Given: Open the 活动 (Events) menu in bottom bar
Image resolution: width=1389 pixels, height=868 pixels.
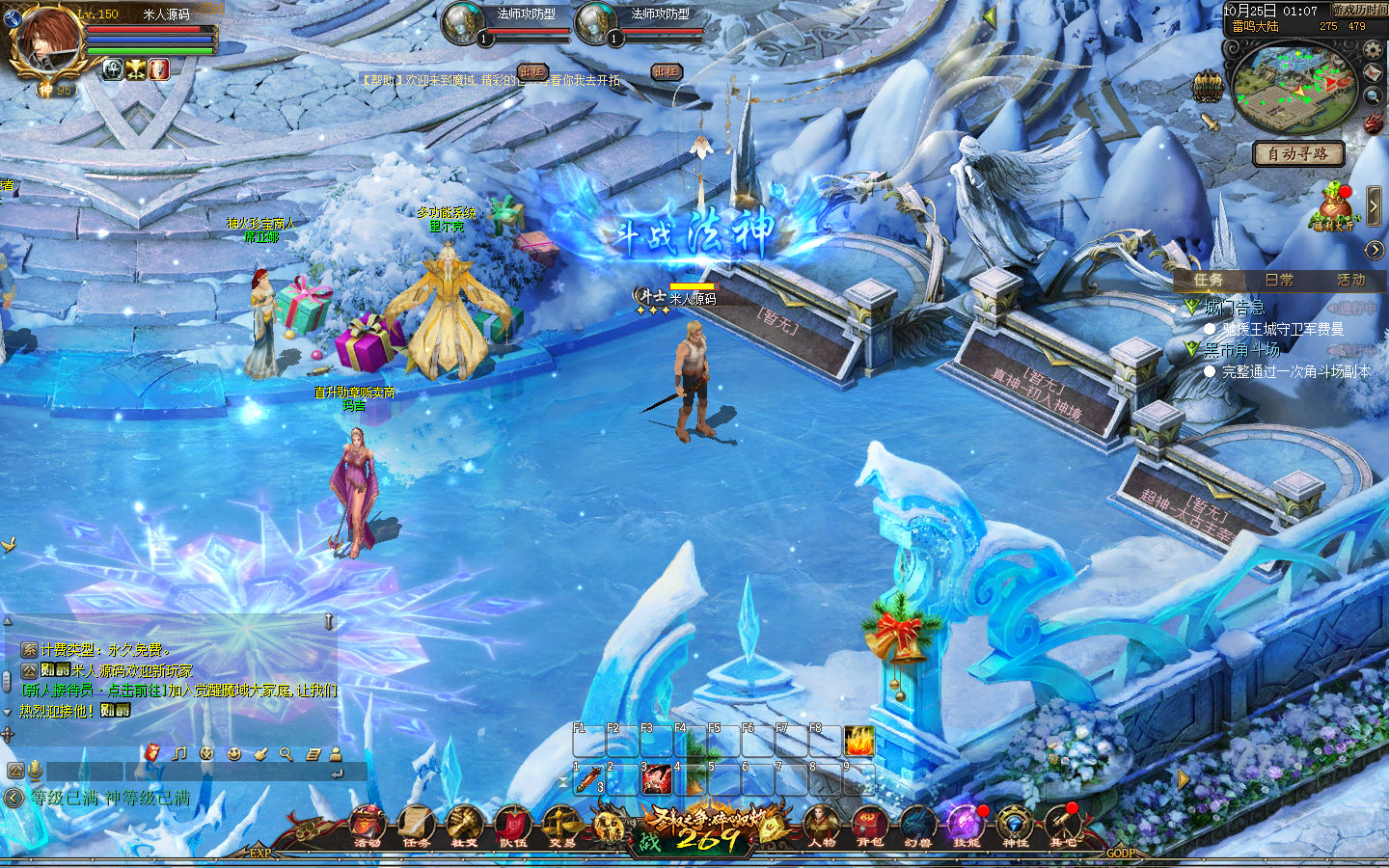Looking at the screenshot, I should pyautogui.click(x=367, y=827).
